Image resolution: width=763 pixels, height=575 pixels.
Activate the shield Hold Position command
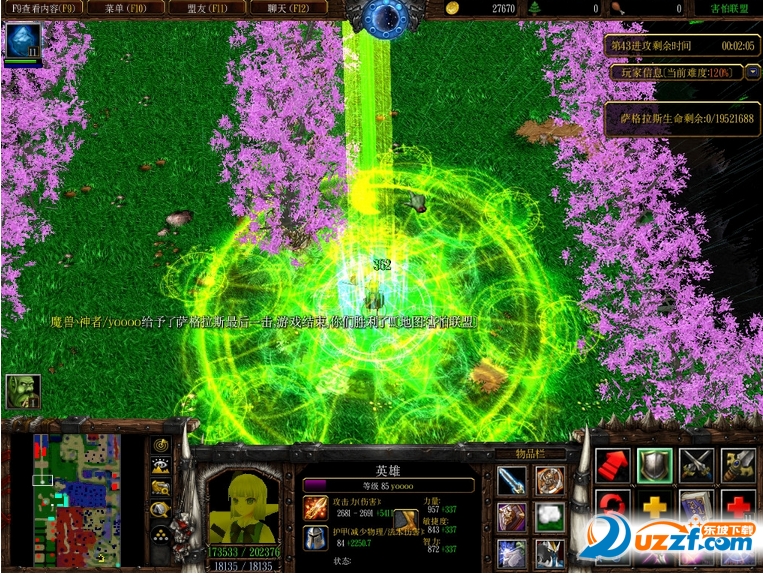coord(654,466)
